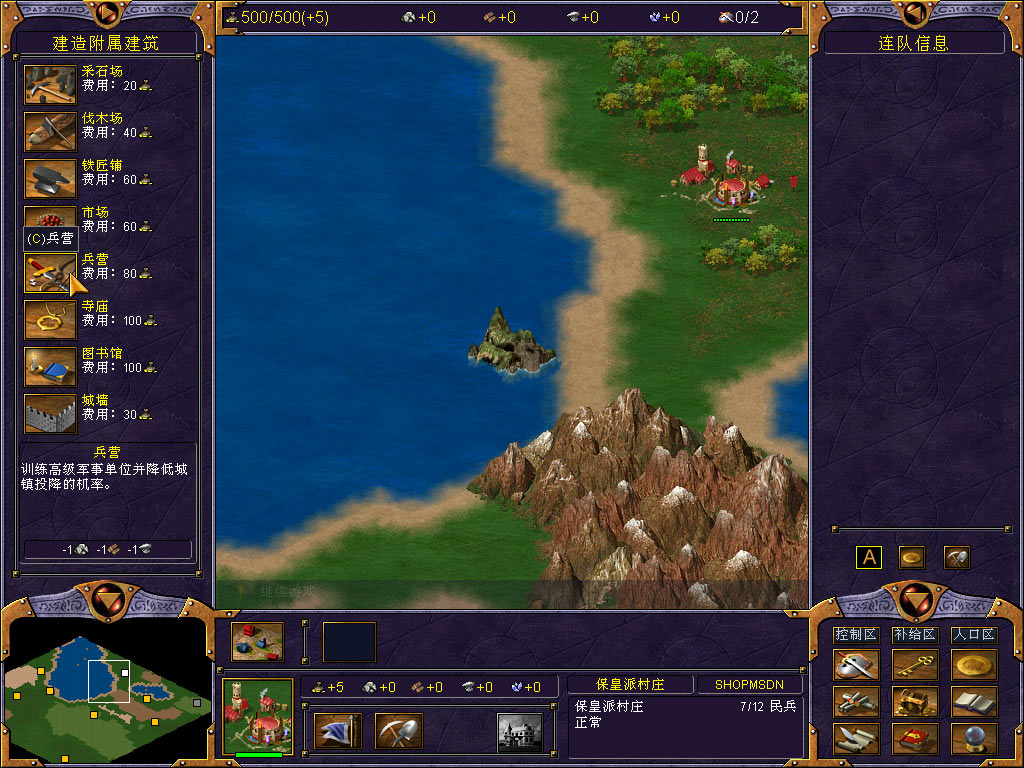Select the 铁匠铺 blacksmith anvil icon
This screenshot has height=768, width=1024.
[x=50, y=179]
